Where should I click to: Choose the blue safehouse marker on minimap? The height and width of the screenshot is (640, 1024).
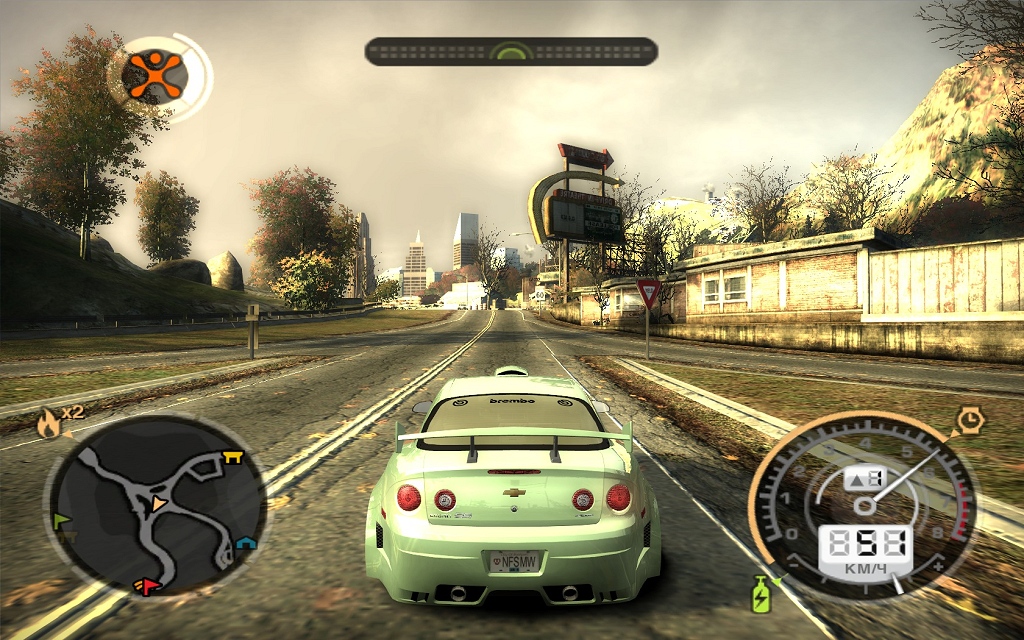[245, 543]
